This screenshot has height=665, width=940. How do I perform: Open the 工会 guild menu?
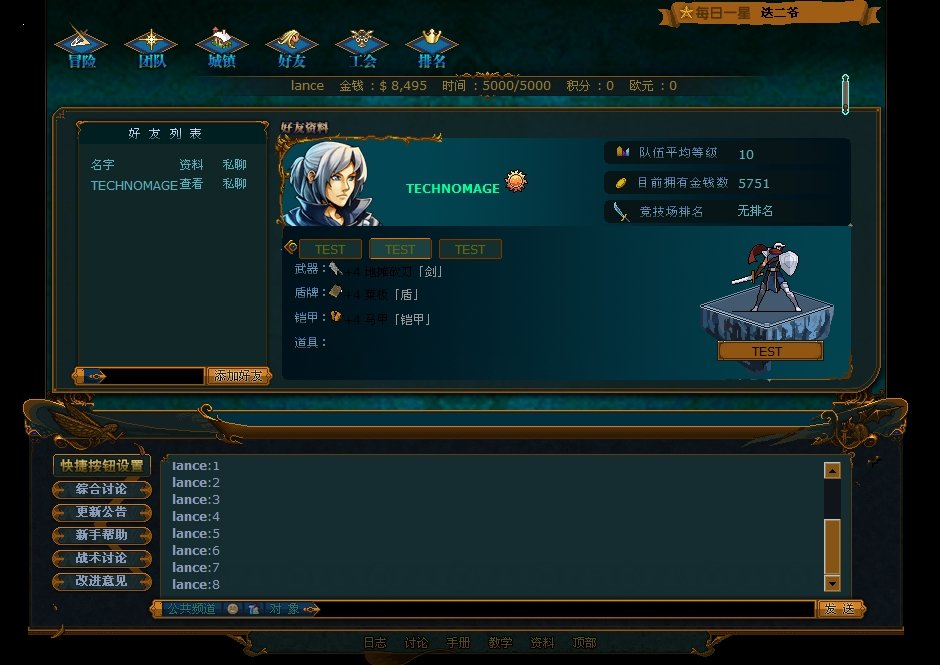(362, 49)
